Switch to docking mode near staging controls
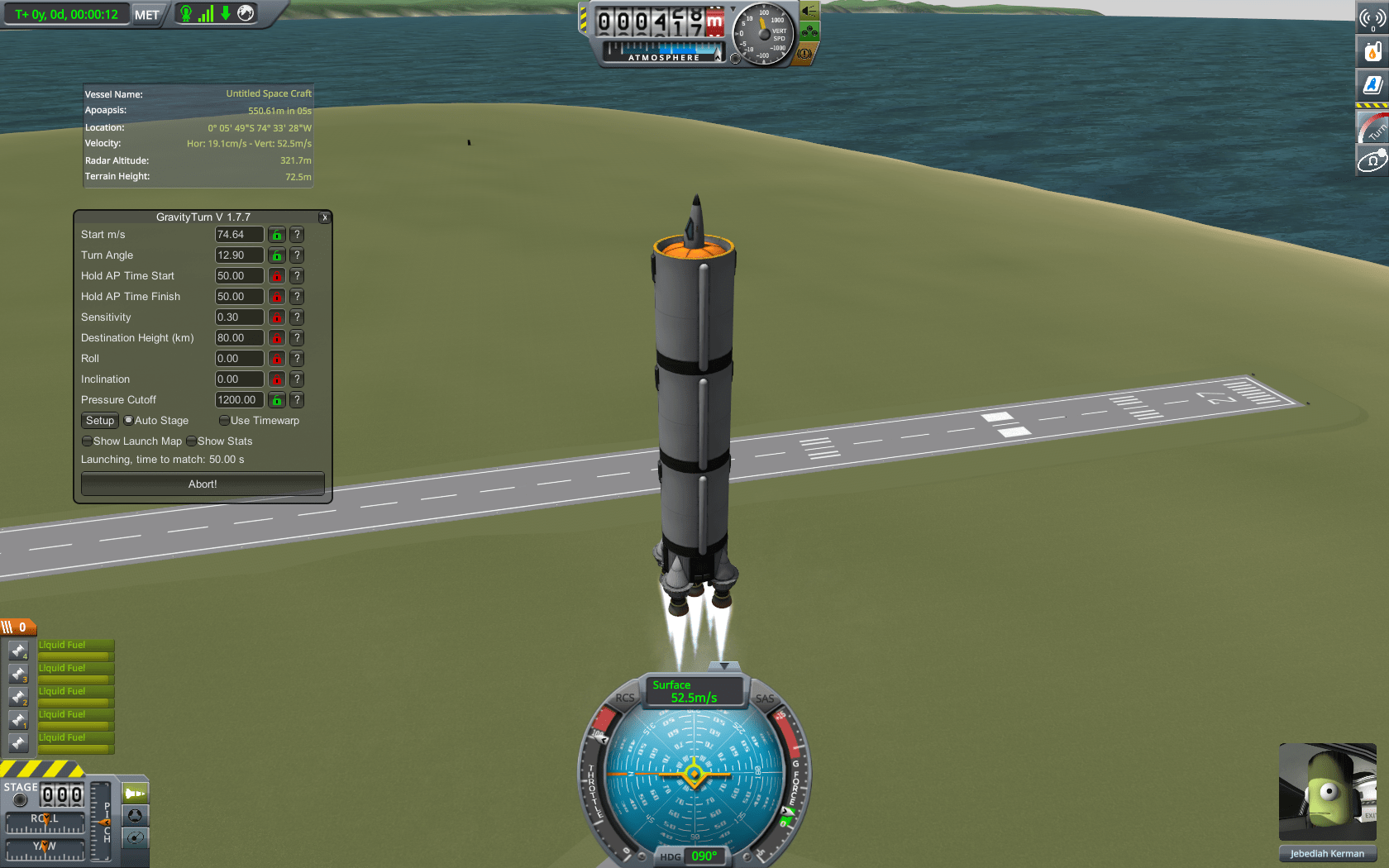Screen dimensions: 1389x868 tap(135, 817)
